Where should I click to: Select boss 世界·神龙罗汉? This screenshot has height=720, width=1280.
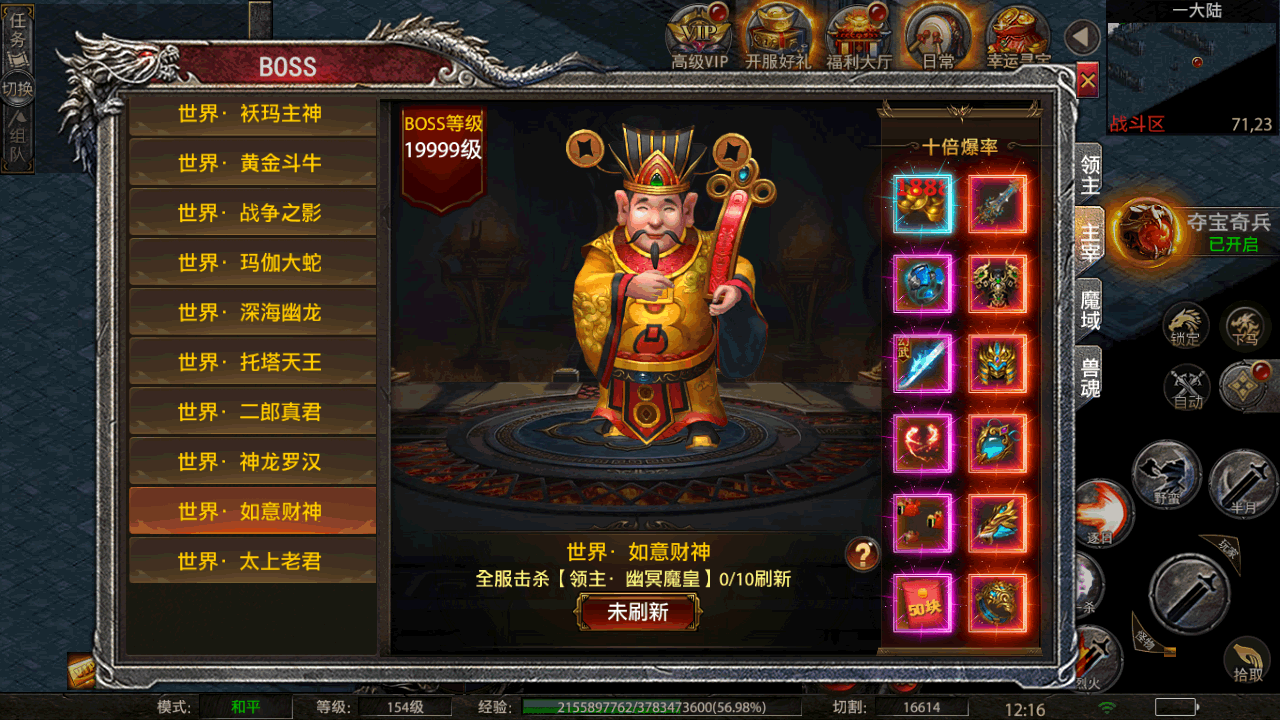tap(251, 462)
